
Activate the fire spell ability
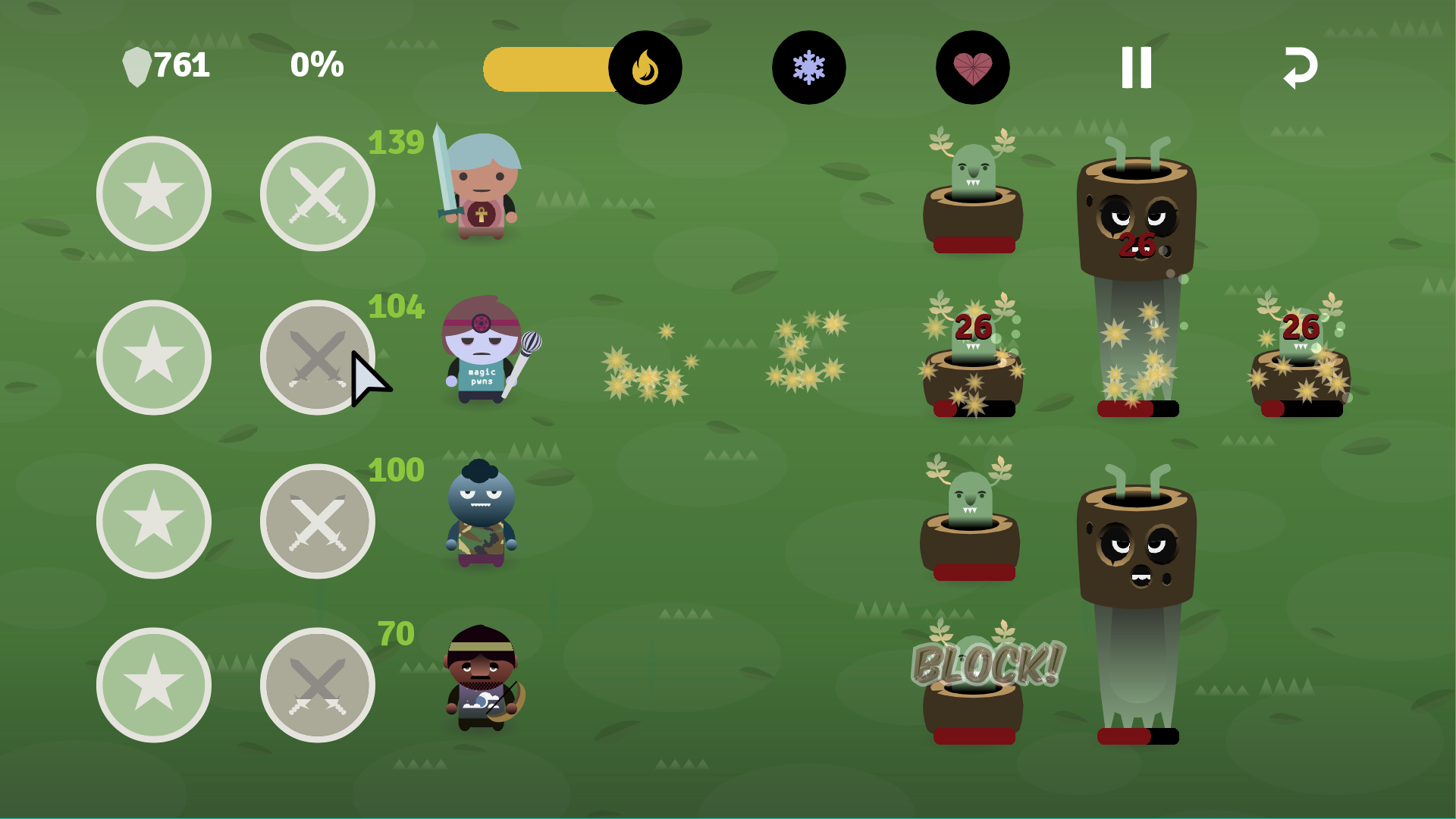645,67
